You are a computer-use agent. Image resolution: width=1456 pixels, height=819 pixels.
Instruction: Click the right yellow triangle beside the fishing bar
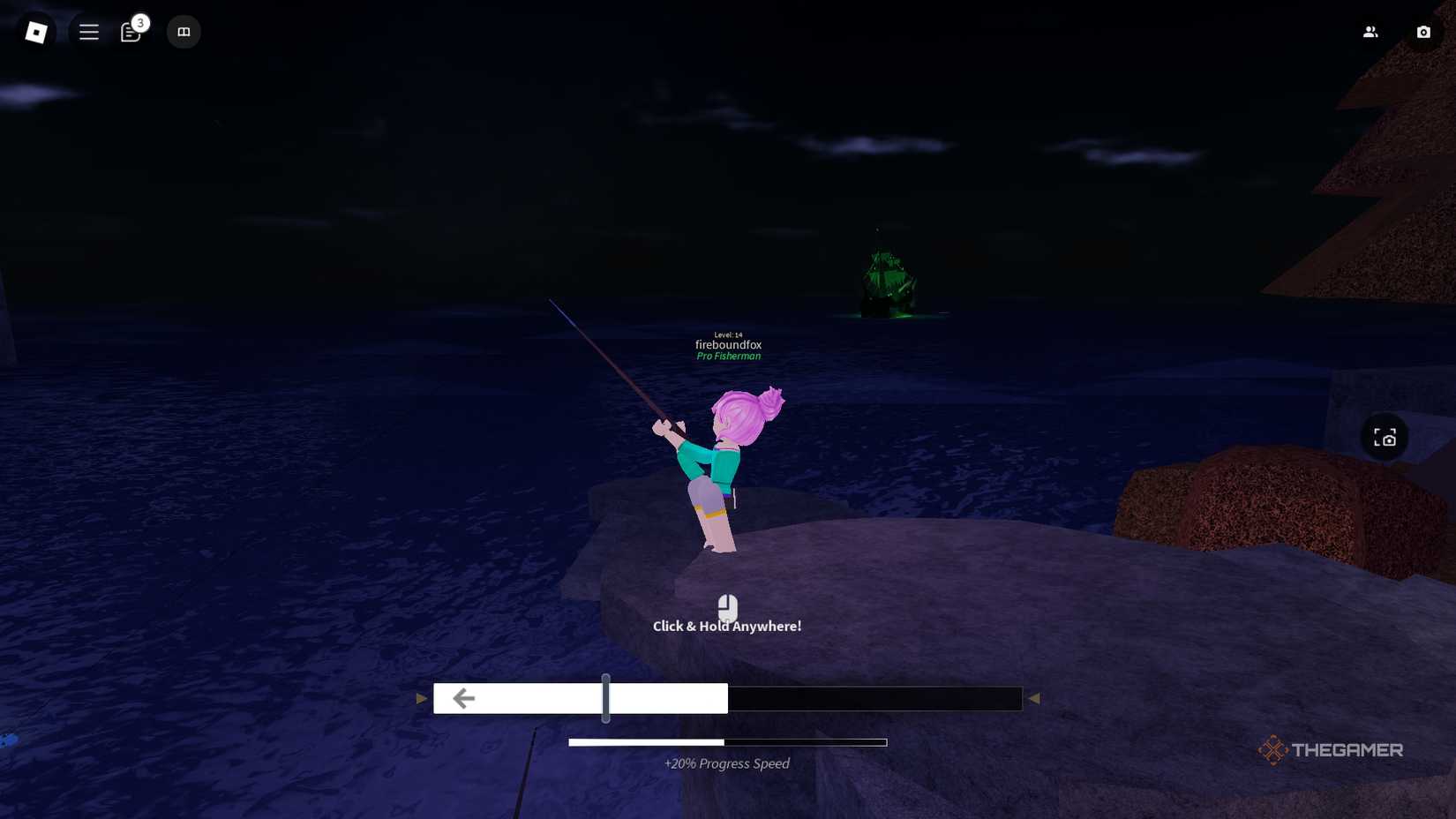tap(1034, 698)
